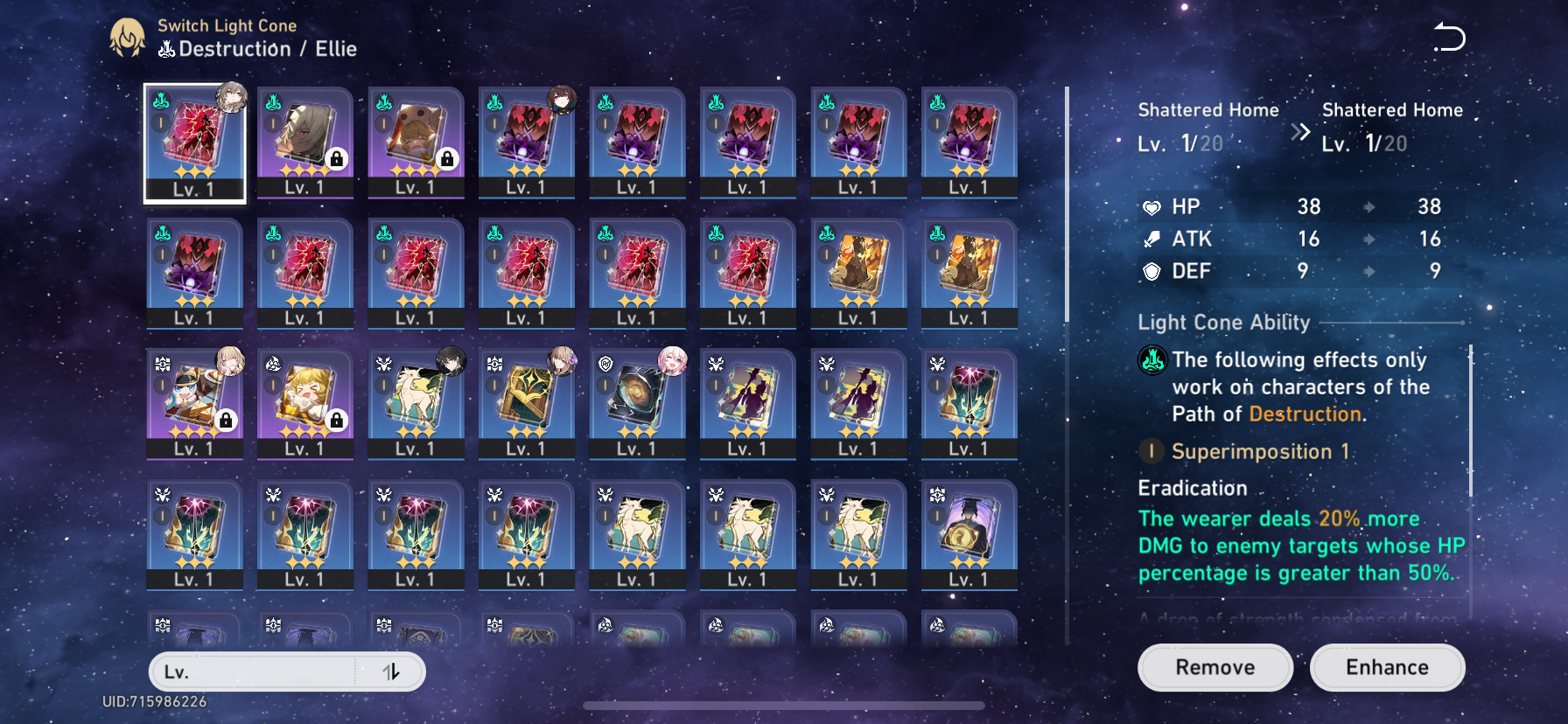Click the Destruction path emblem beside the title
The height and width of the screenshot is (724, 1568).
click(x=165, y=50)
